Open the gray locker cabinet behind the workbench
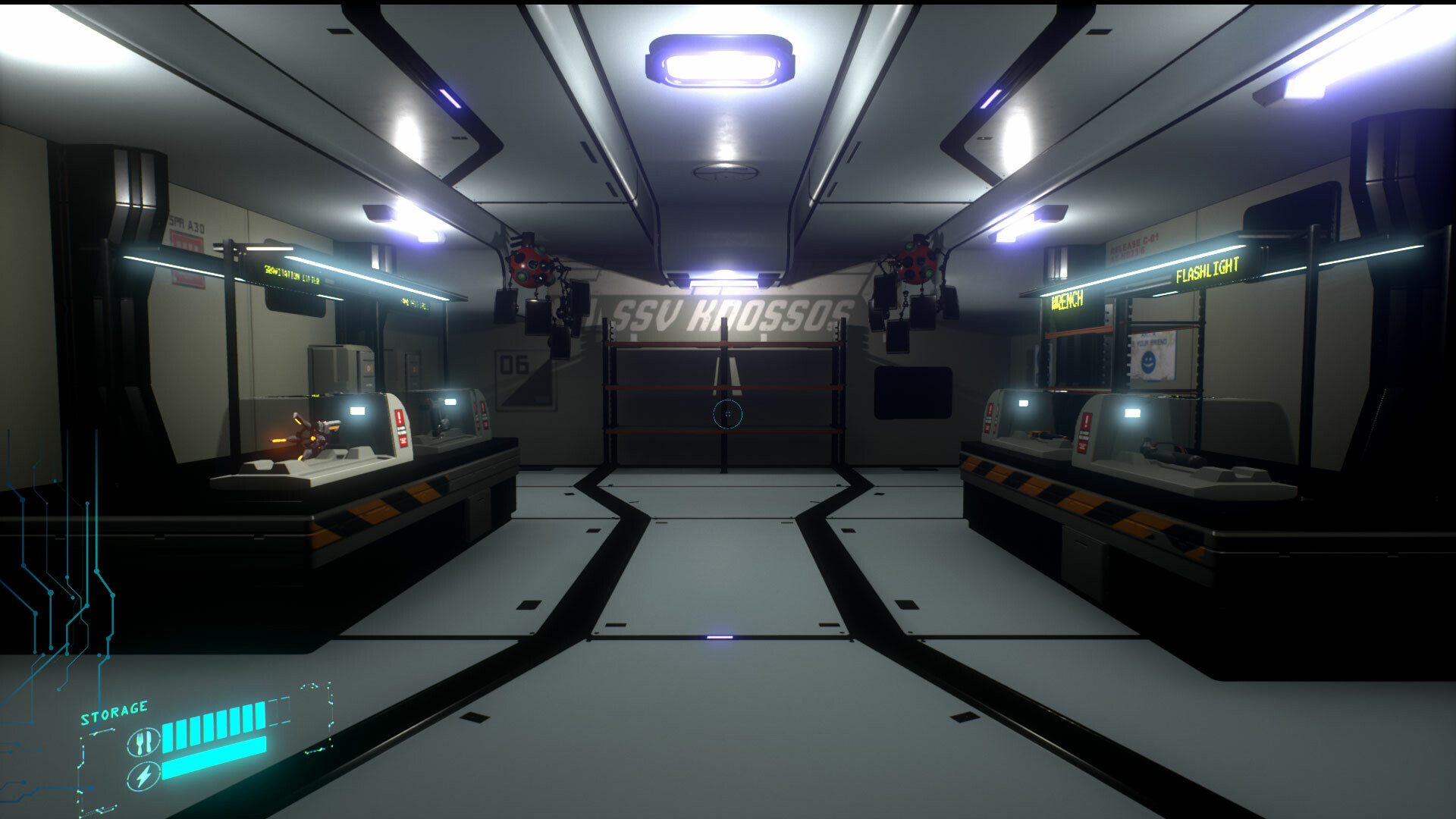 click(340, 365)
